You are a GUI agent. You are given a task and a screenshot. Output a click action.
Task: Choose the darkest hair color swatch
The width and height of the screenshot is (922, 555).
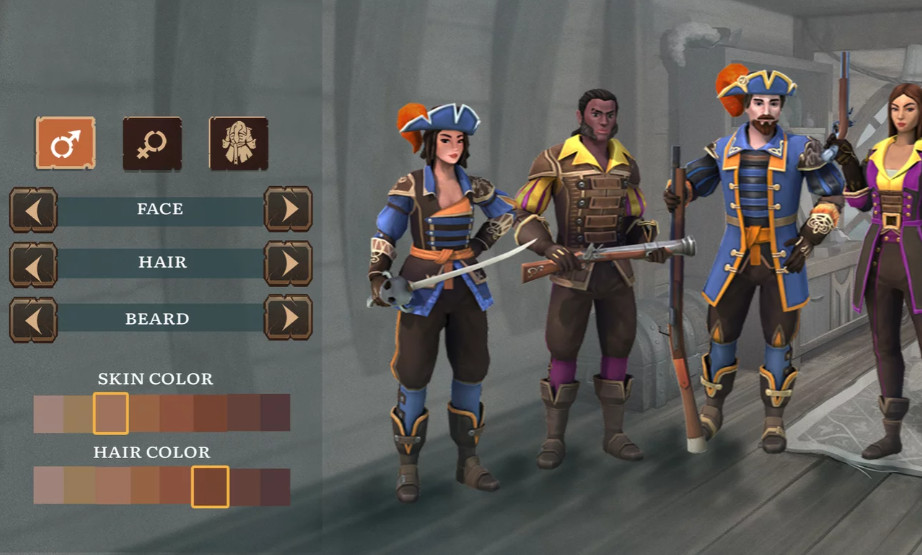pyautogui.click(x=275, y=487)
